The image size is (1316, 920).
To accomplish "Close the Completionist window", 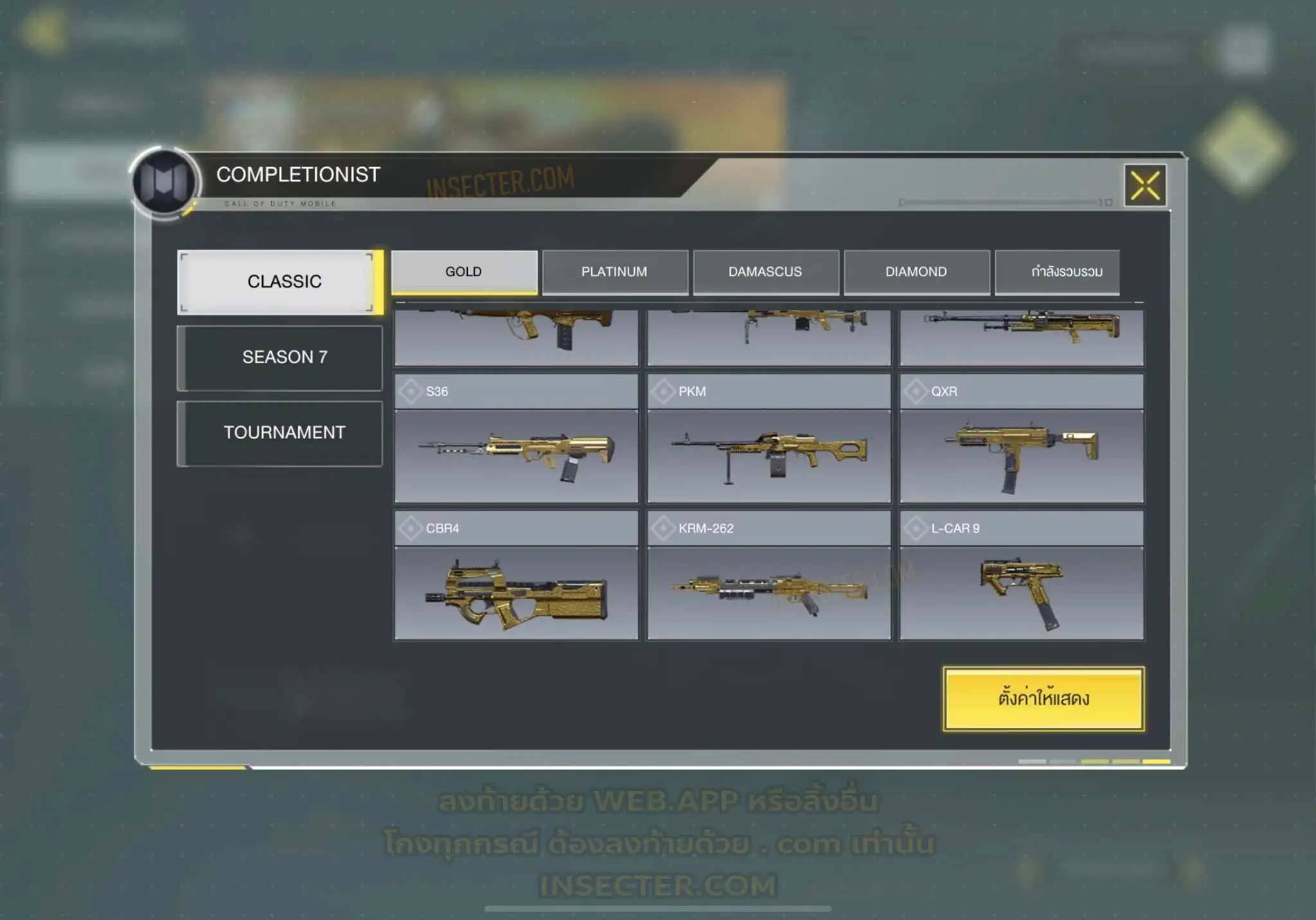I will (1145, 186).
